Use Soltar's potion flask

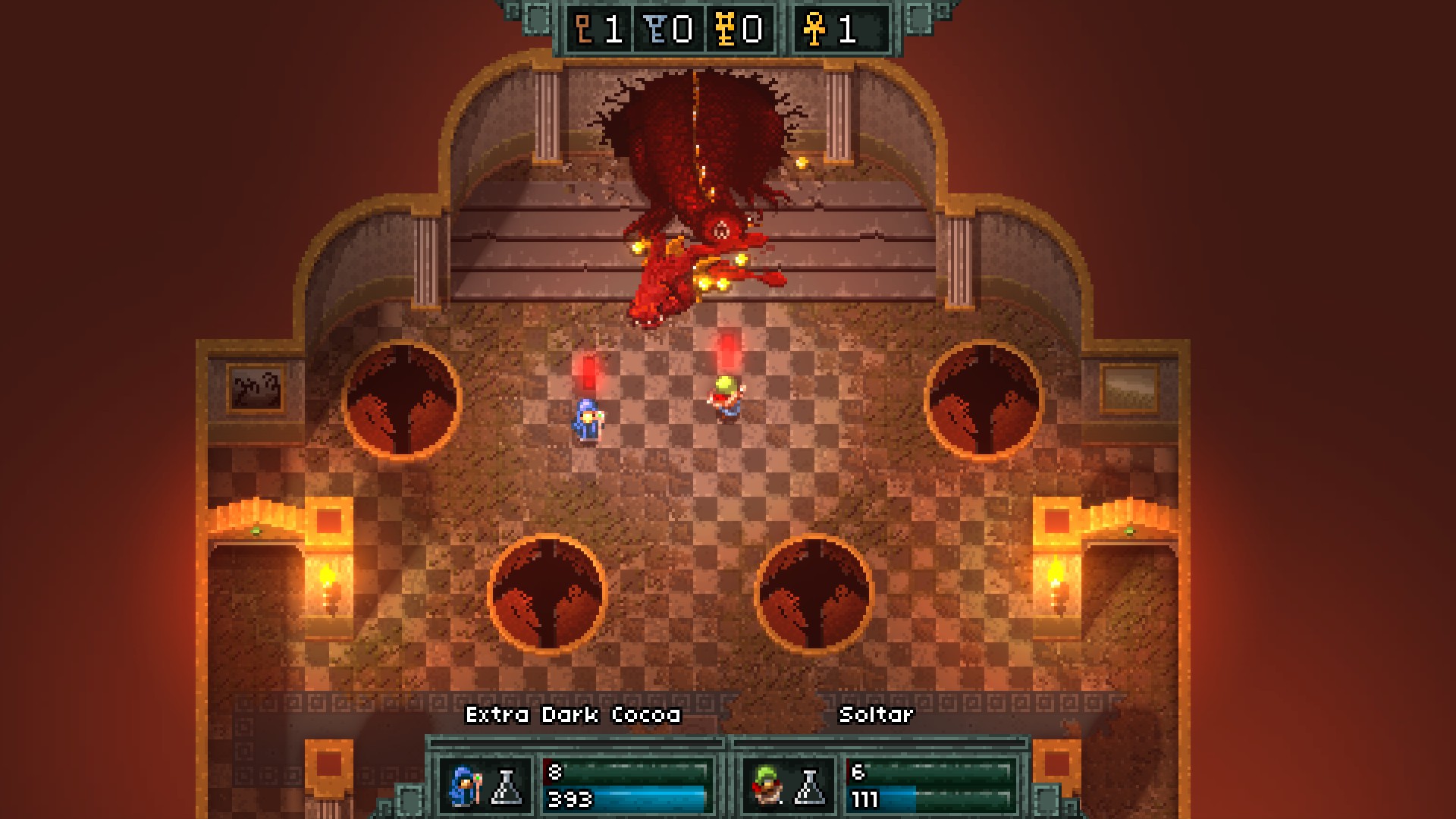tap(809, 786)
